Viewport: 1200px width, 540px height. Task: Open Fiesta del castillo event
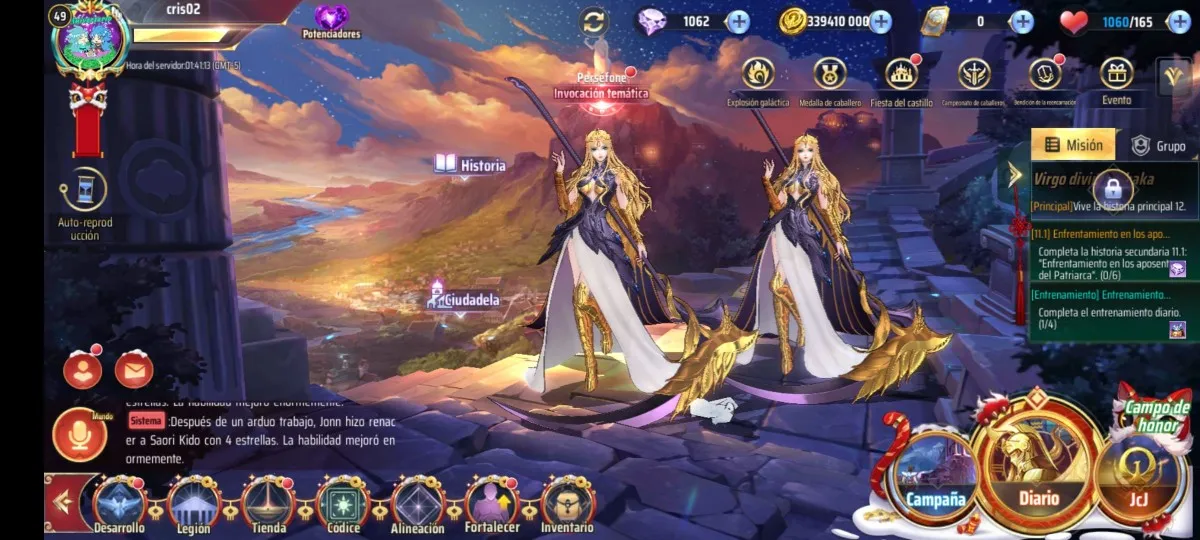tap(901, 74)
